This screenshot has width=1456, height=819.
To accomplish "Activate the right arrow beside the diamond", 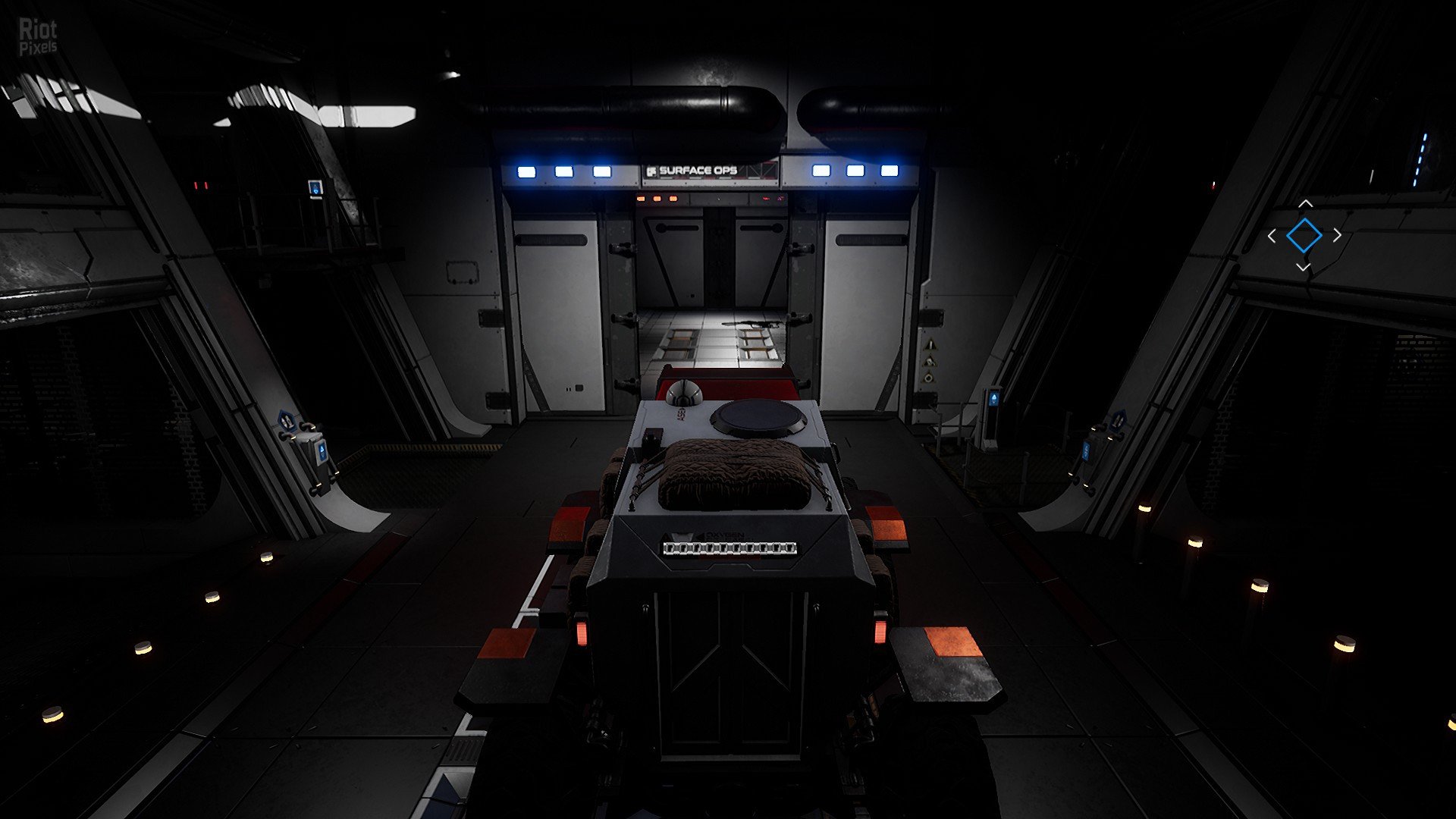I will point(1336,235).
